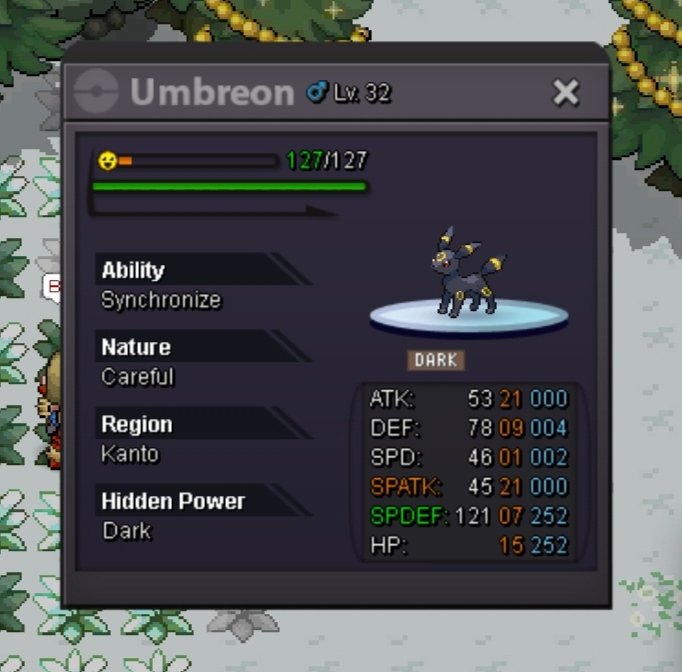Close the Umbreon summary window
This screenshot has width=682, height=672.
[x=566, y=93]
